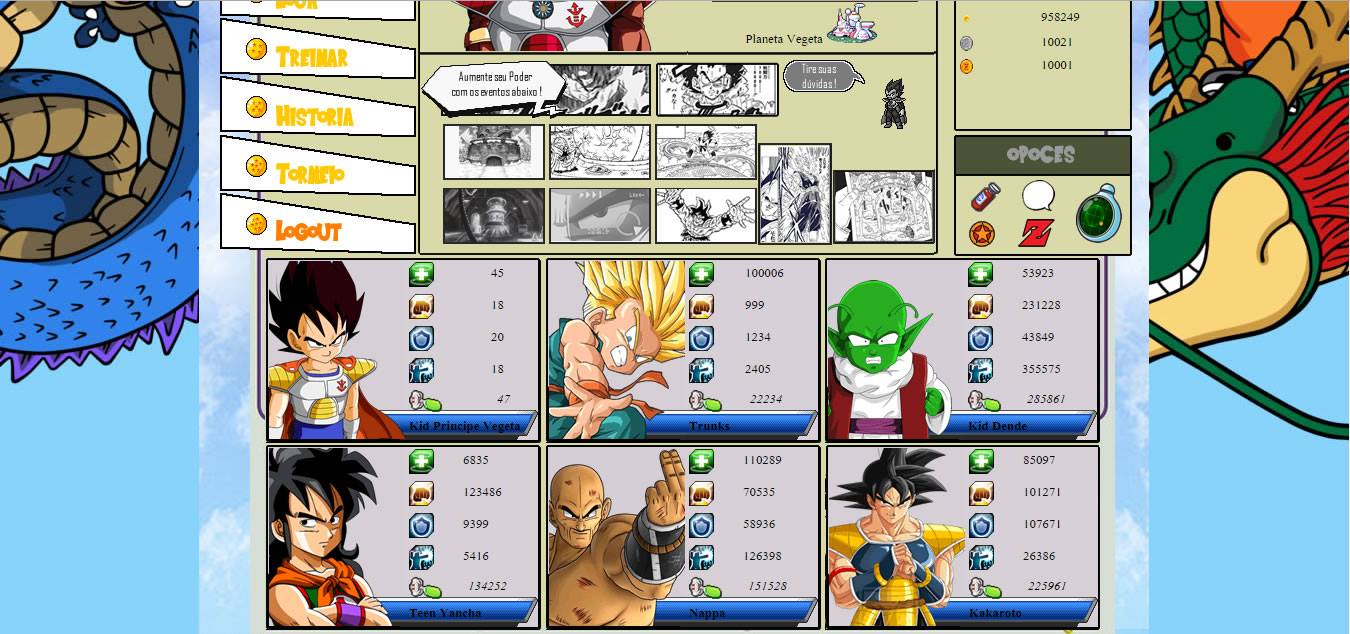Open the dark machine chamber event thumbnail
The image size is (1350, 634).
494,215
